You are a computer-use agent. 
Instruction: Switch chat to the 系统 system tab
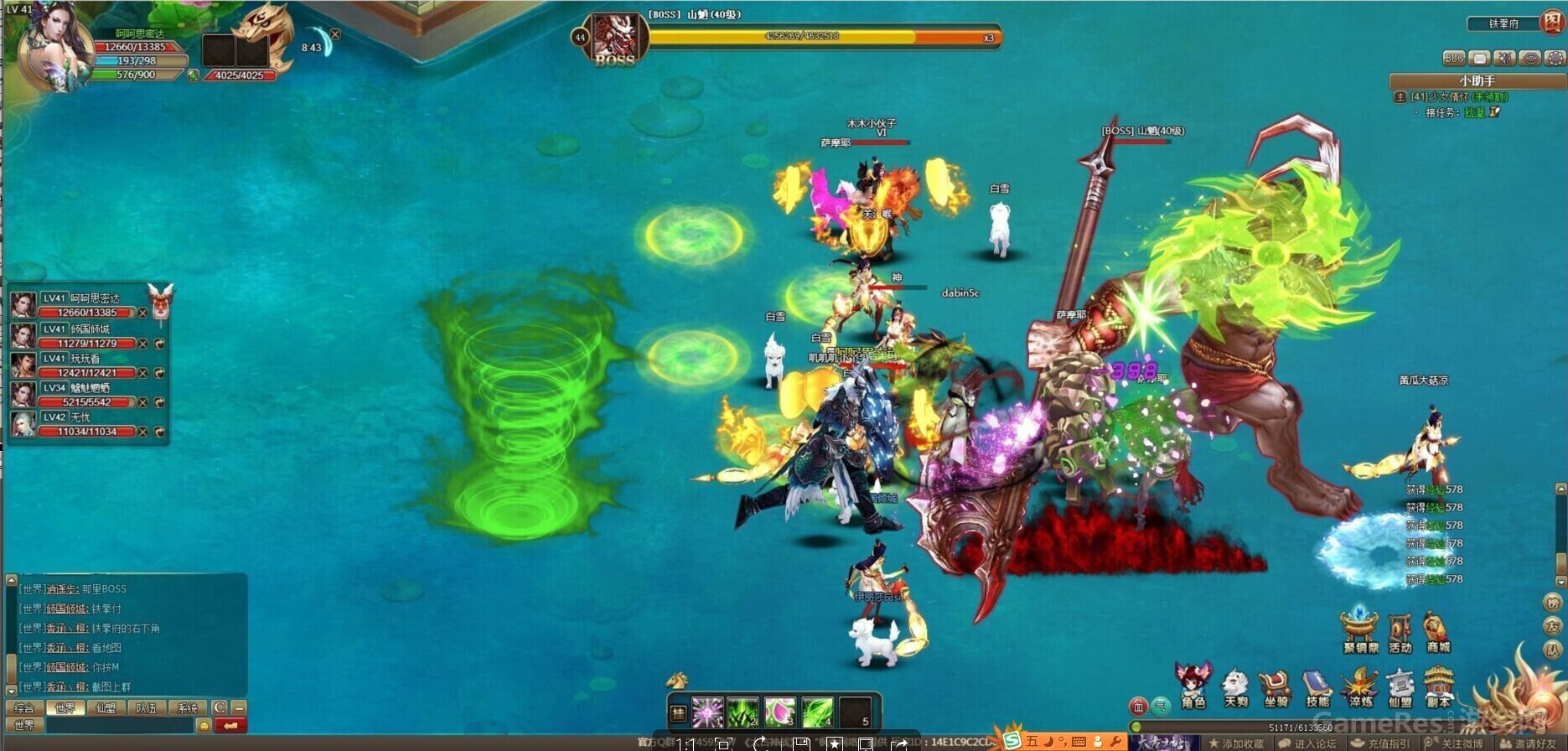[x=187, y=708]
